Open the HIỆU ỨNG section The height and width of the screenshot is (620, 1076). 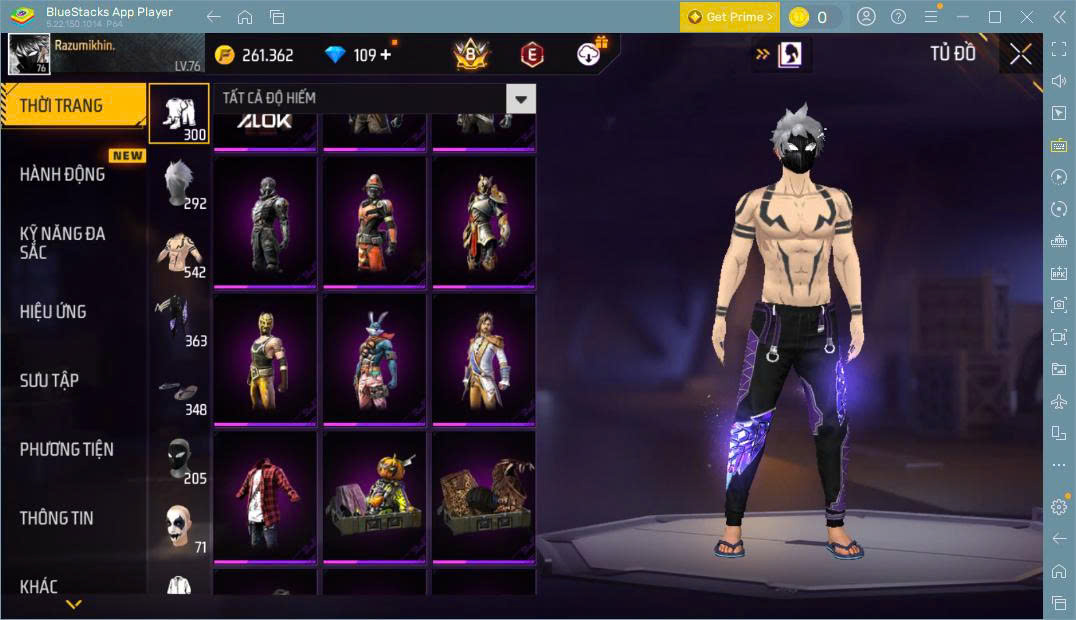click(x=53, y=311)
